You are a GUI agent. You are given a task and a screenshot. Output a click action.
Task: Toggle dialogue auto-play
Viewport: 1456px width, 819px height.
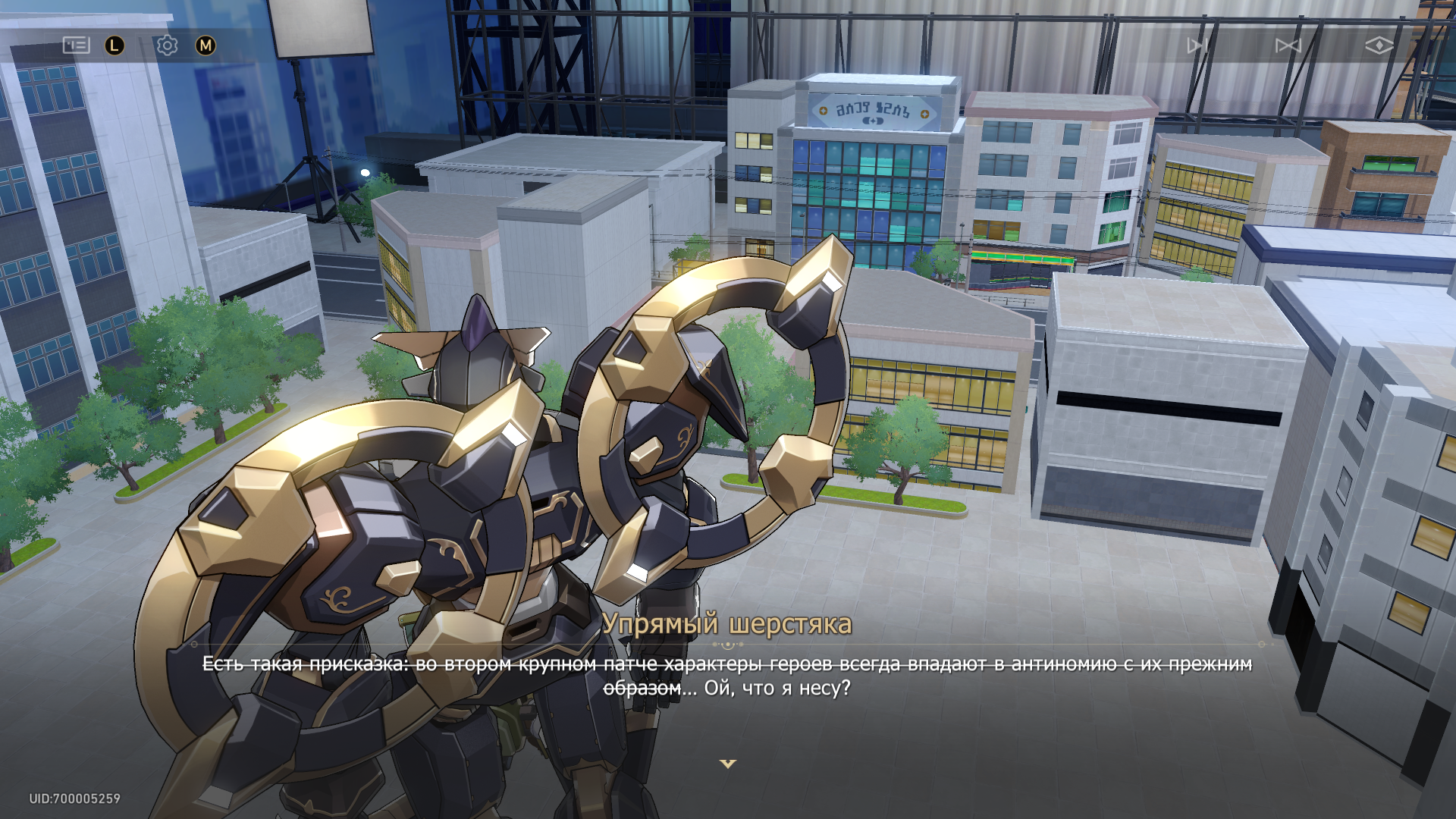click(1197, 45)
